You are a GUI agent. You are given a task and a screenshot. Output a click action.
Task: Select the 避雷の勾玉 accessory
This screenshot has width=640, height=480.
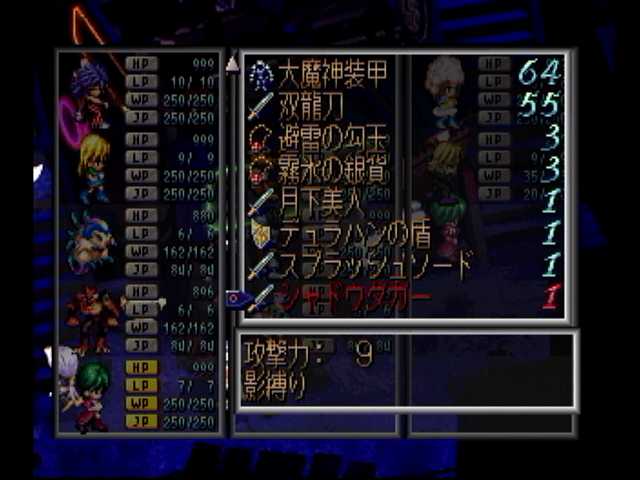322,135
